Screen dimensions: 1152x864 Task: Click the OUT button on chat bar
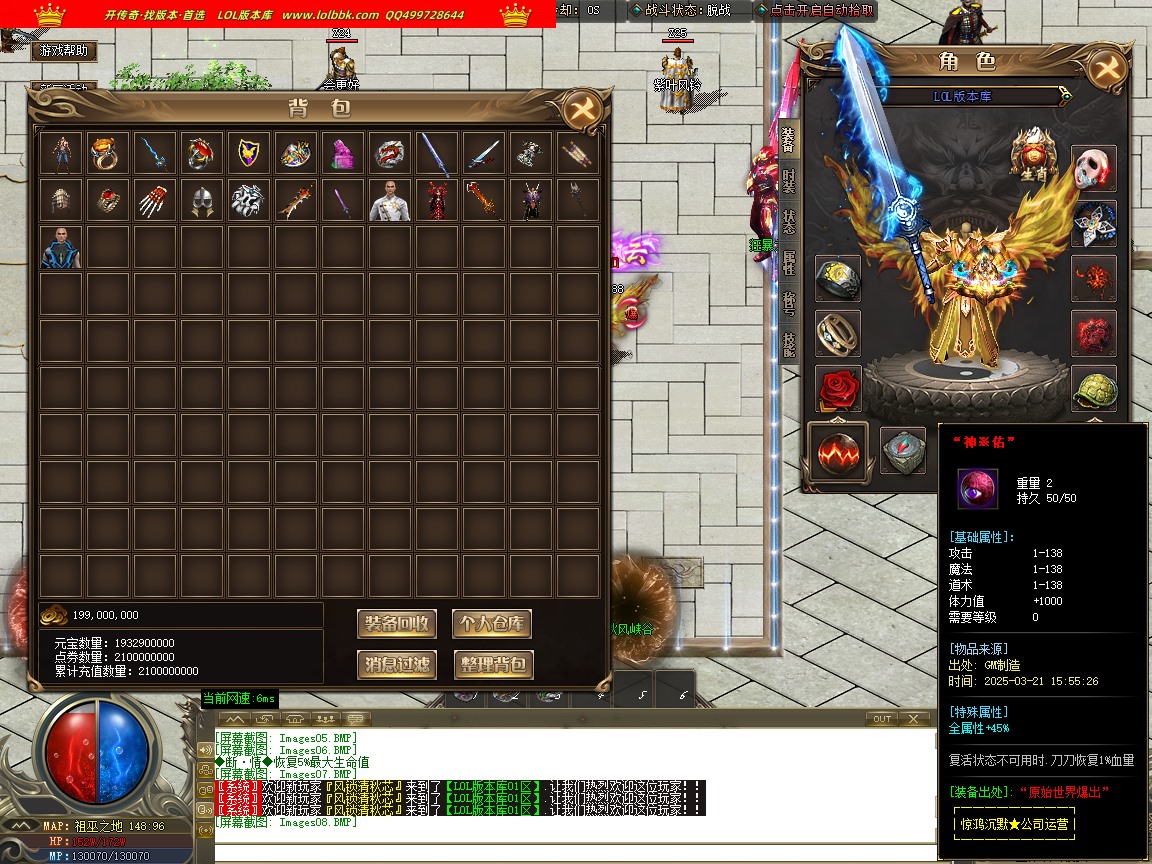coord(881,719)
